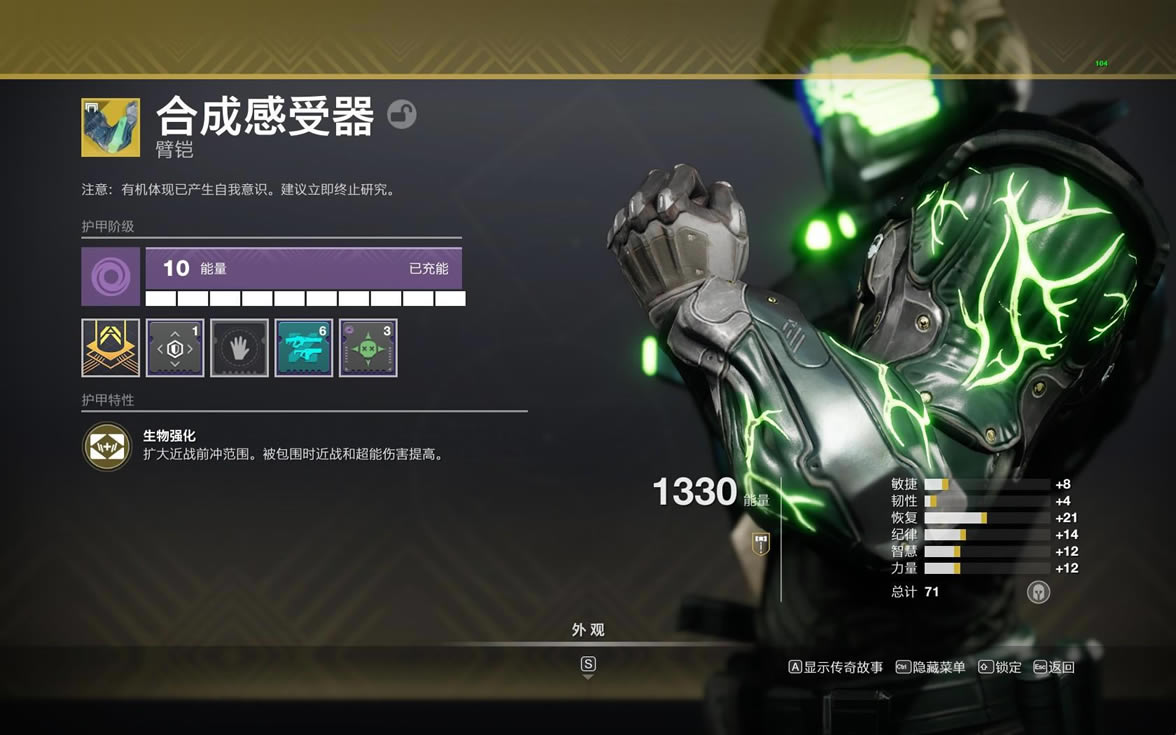This screenshot has width=1176, height=735.
Task: Open the green mod slot costing 3
Action: coord(368,348)
